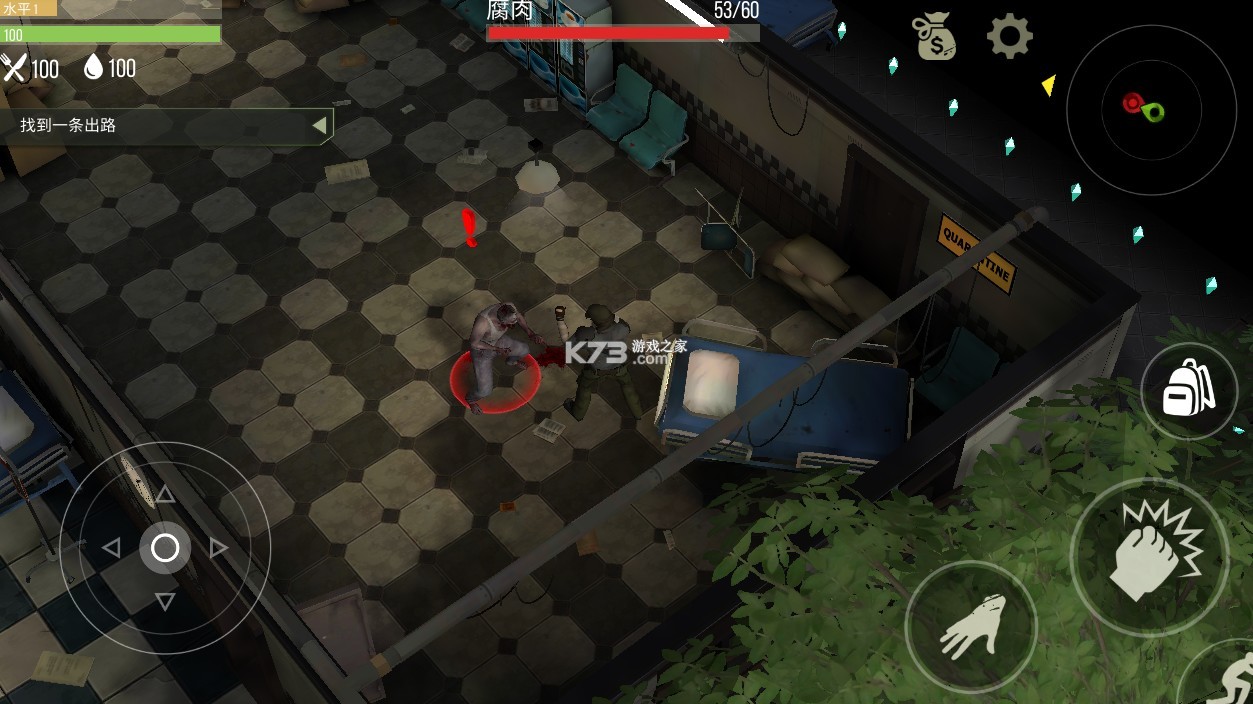This screenshot has height=704, width=1253.
Task: Open the gear settings menu
Action: point(1009,38)
